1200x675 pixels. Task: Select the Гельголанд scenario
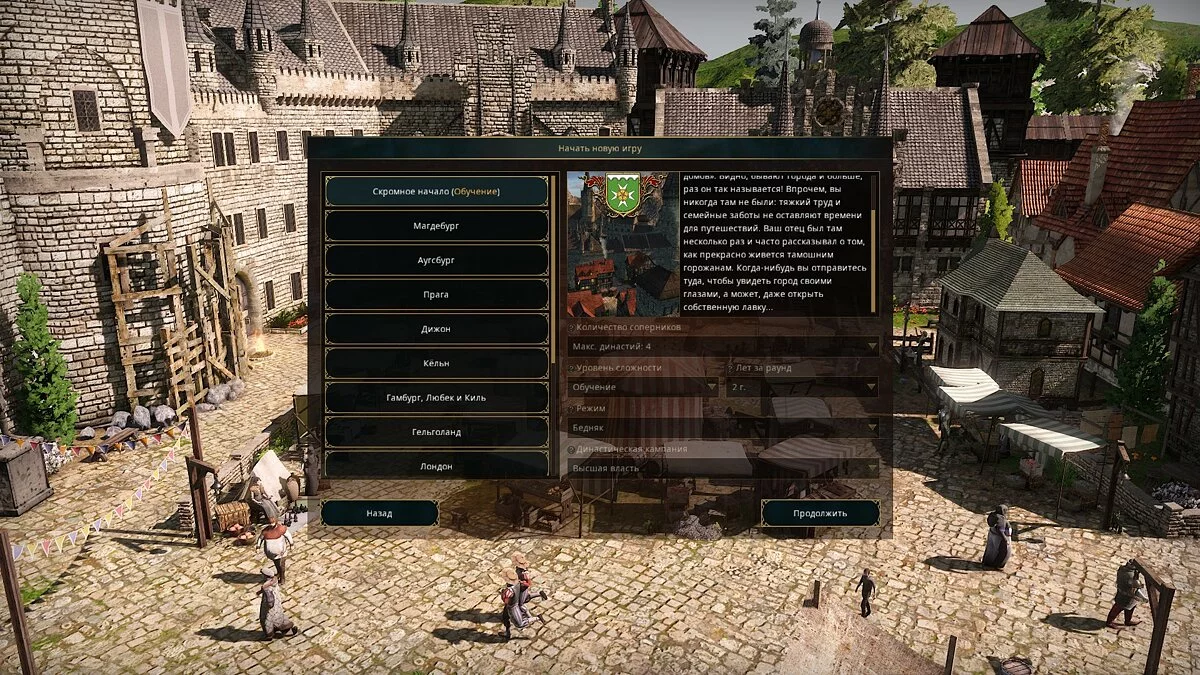tap(436, 432)
